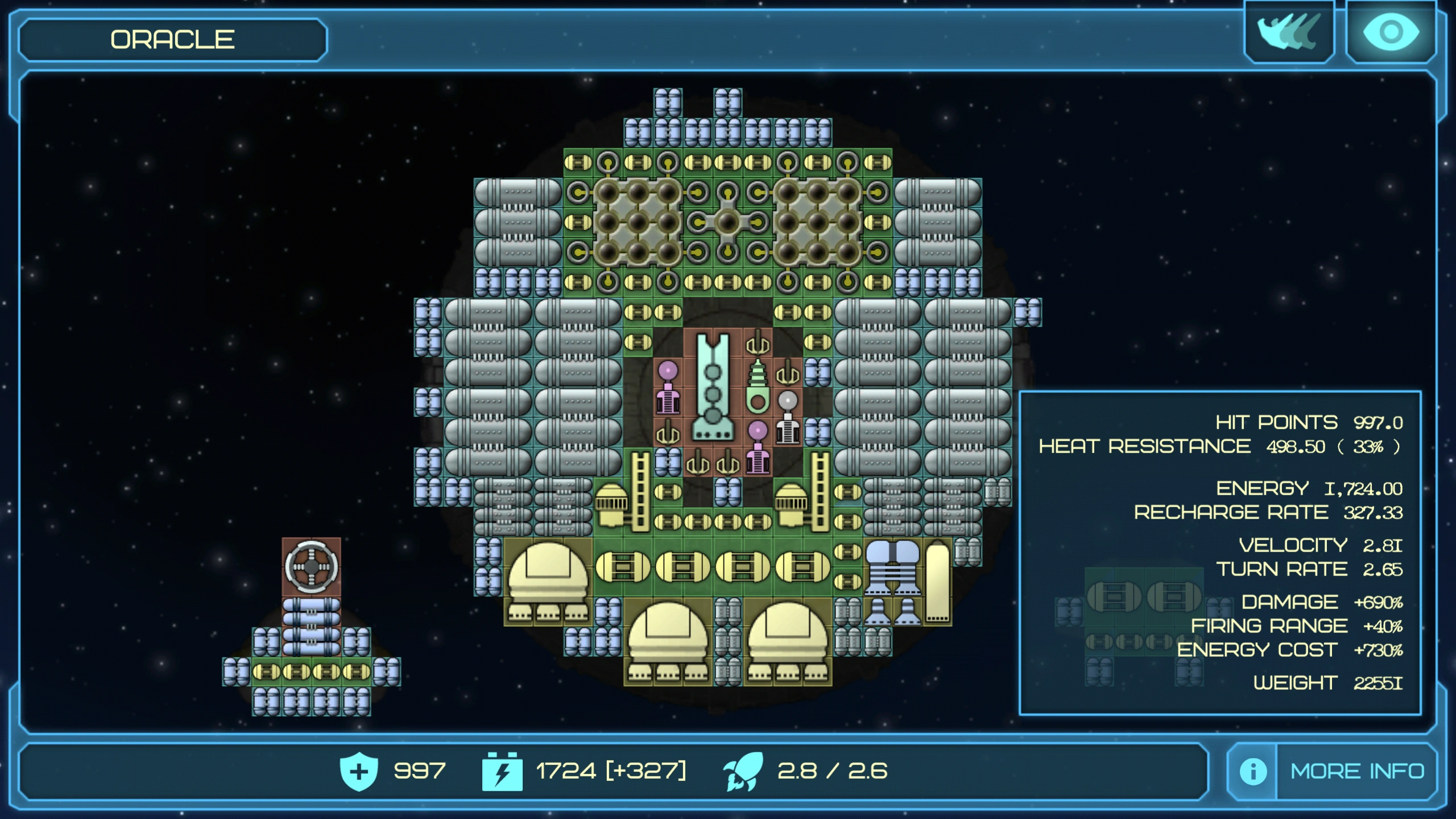Click the info circle icon
Screen dimensions: 1456x819
coord(1253,772)
